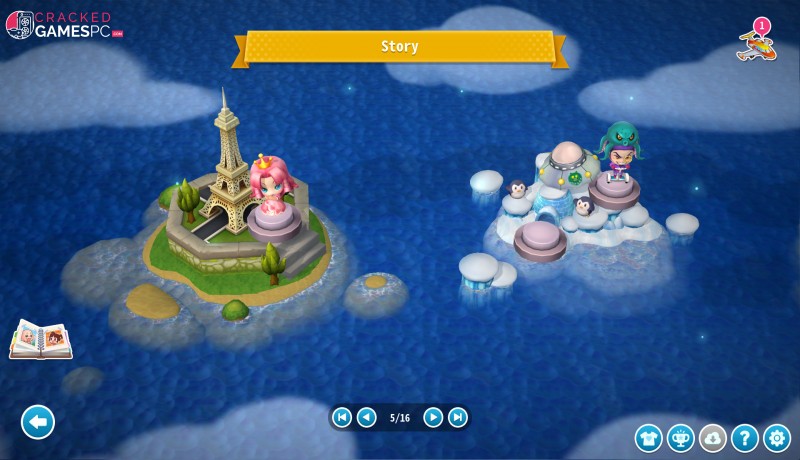Open the t-shirt costume menu
The image size is (800, 460).
click(649, 438)
